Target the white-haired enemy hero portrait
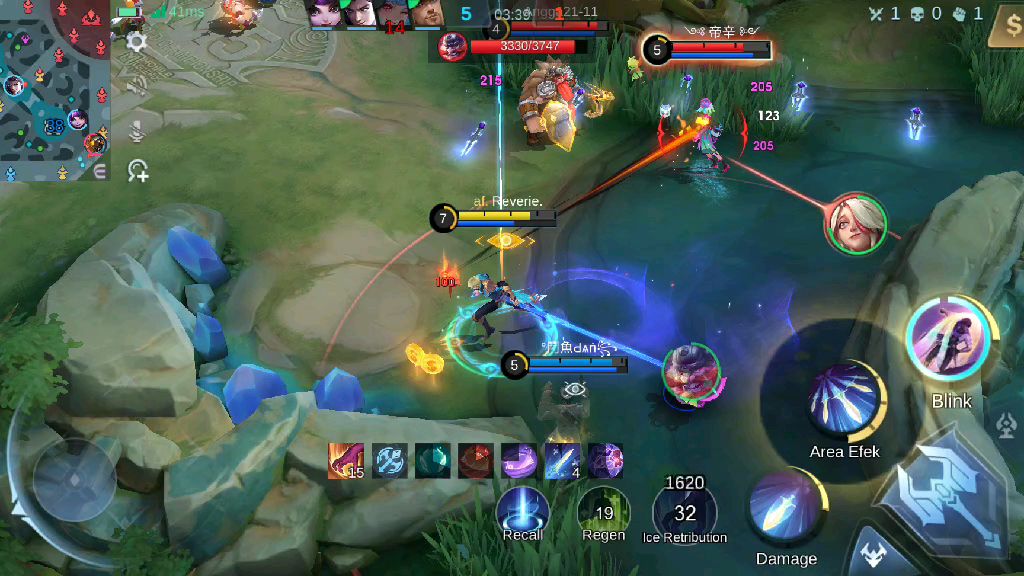The image size is (1024, 576). click(856, 223)
